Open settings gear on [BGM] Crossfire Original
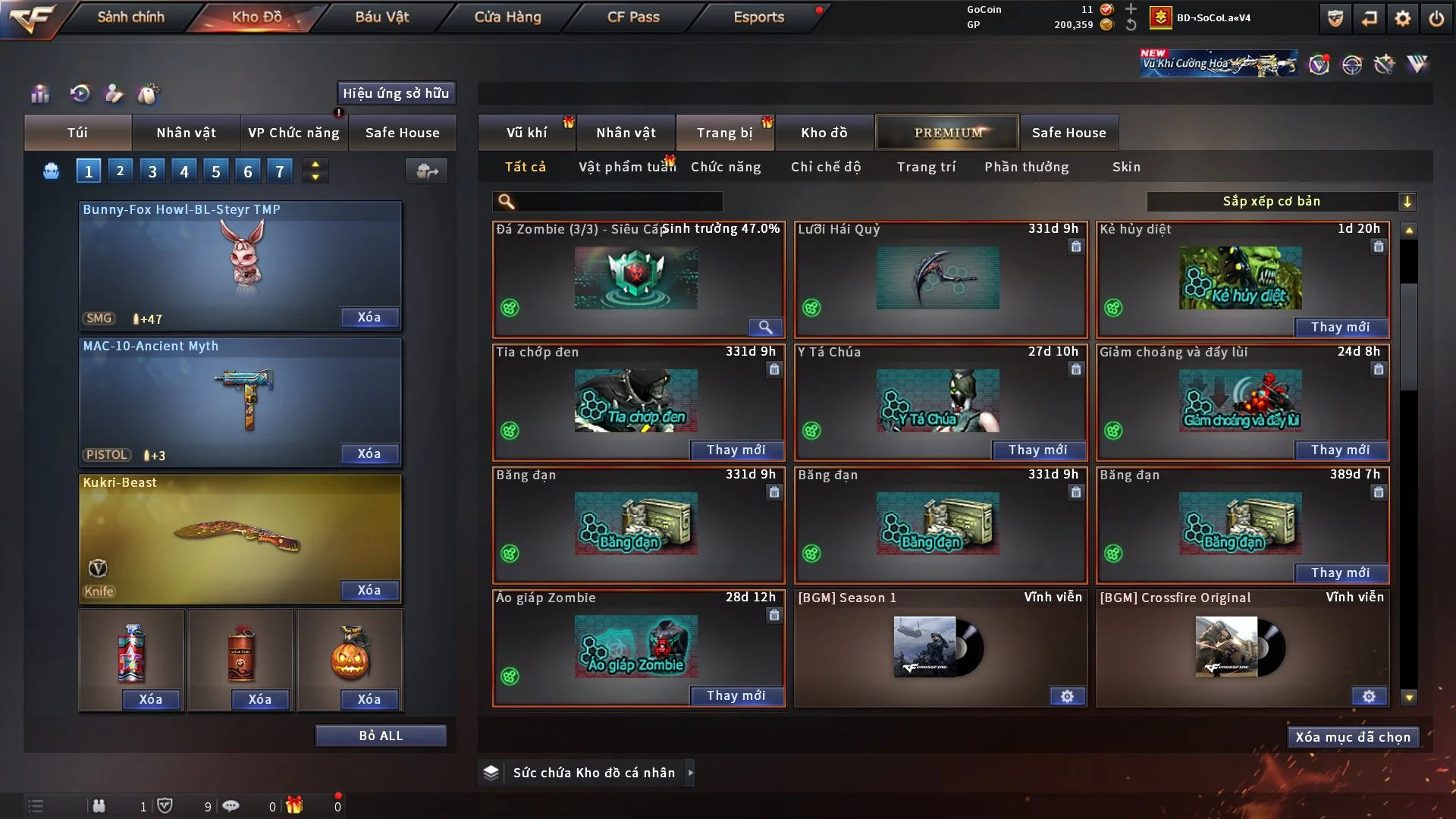 click(1369, 695)
